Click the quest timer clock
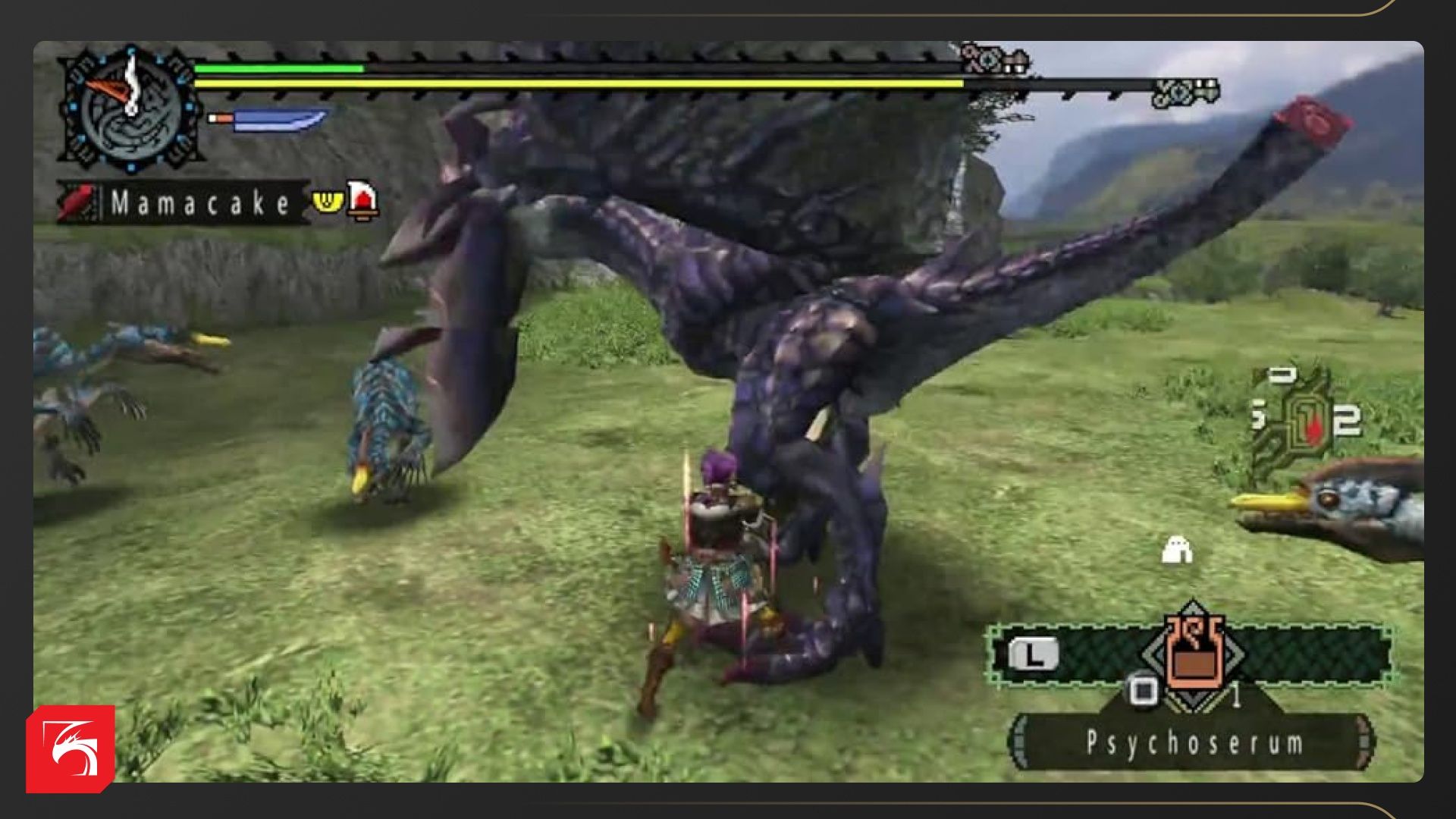 click(x=130, y=108)
